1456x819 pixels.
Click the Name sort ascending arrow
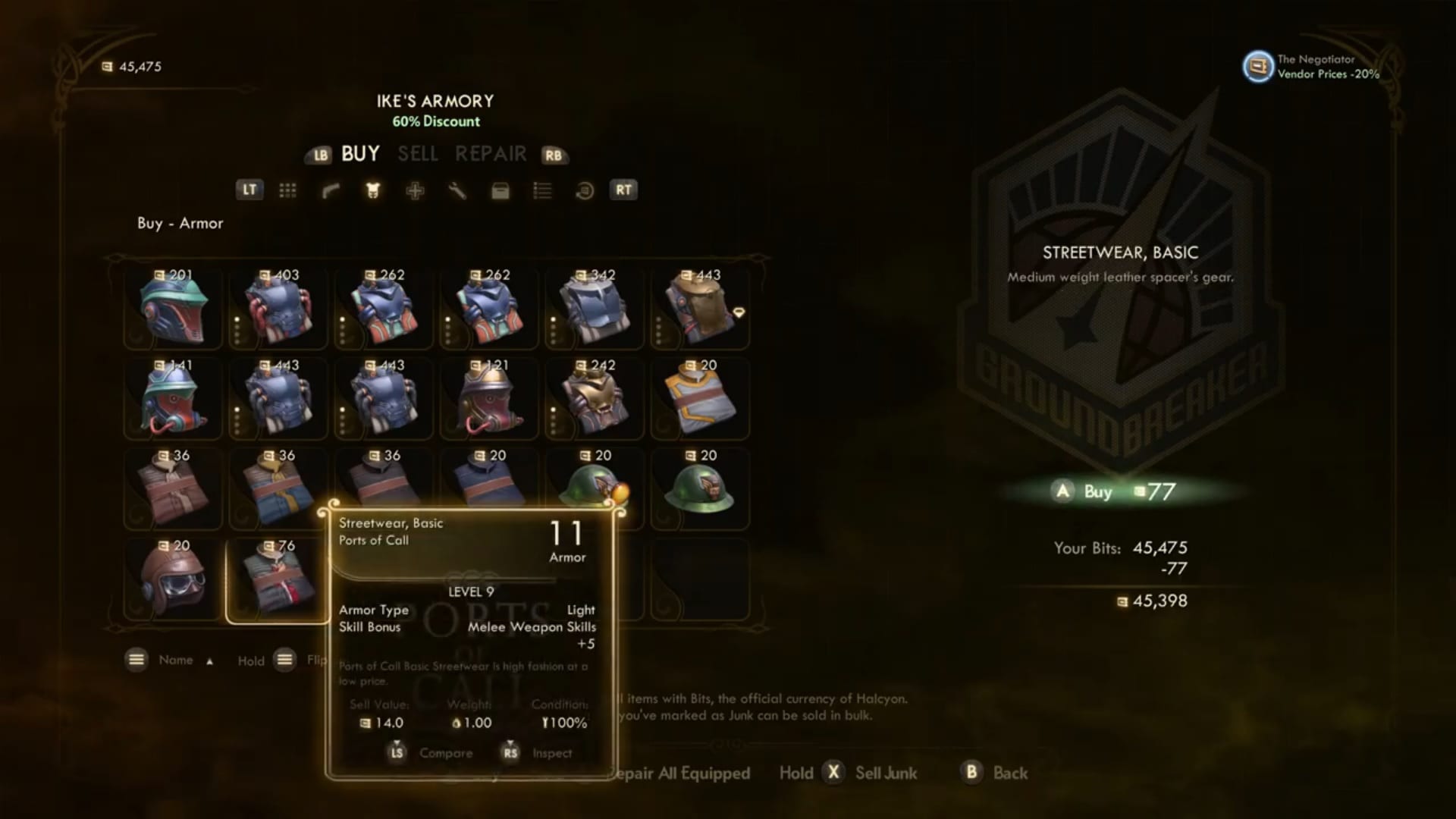click(210, 661)
